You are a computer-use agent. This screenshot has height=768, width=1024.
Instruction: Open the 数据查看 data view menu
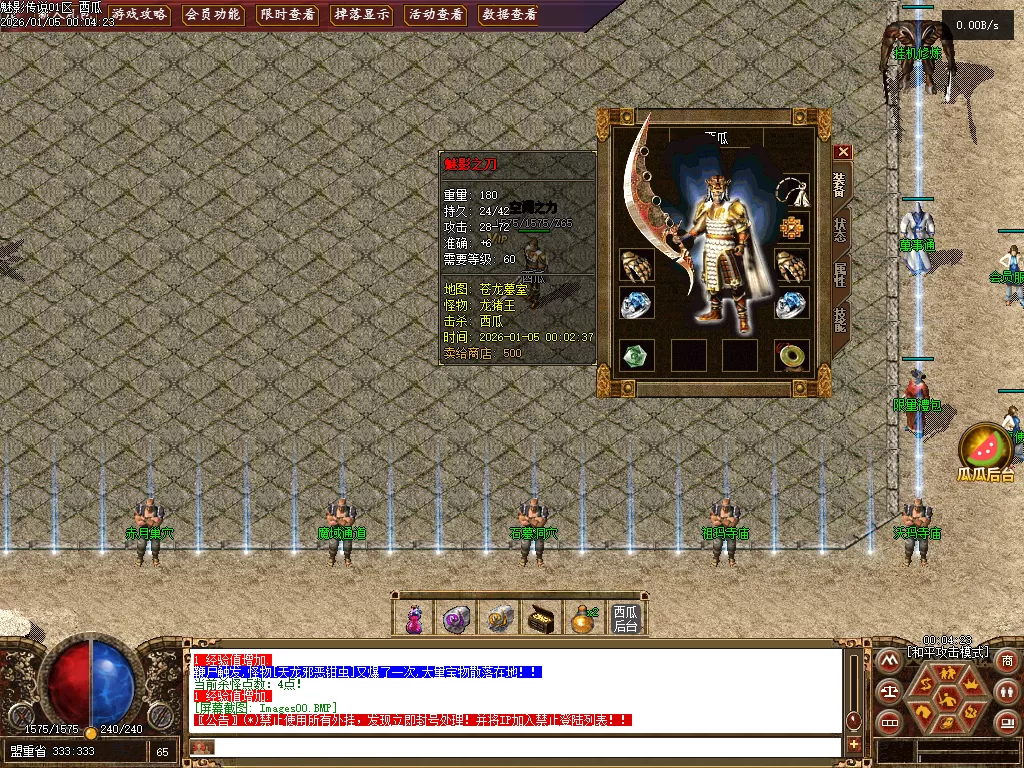(x=509, y=14)
